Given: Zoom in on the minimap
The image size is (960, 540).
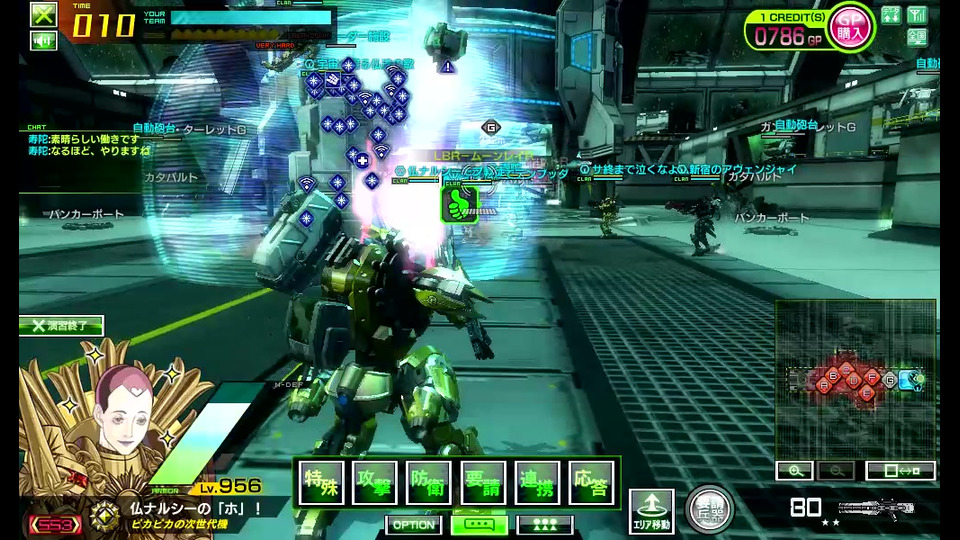Looking at the screenshot, I should (794, 470).
